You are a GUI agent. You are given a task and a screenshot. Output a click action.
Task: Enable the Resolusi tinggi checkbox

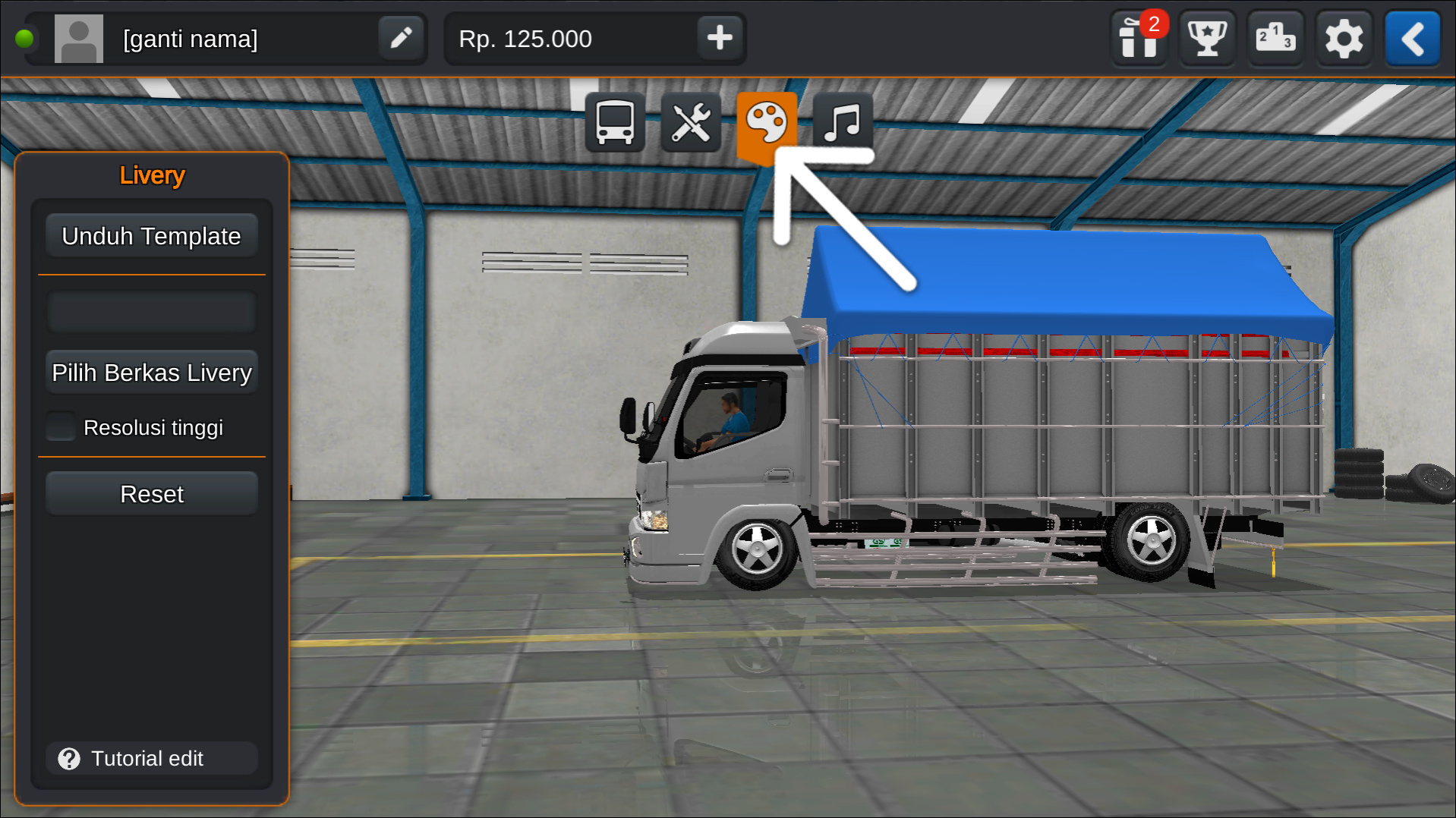61,426
